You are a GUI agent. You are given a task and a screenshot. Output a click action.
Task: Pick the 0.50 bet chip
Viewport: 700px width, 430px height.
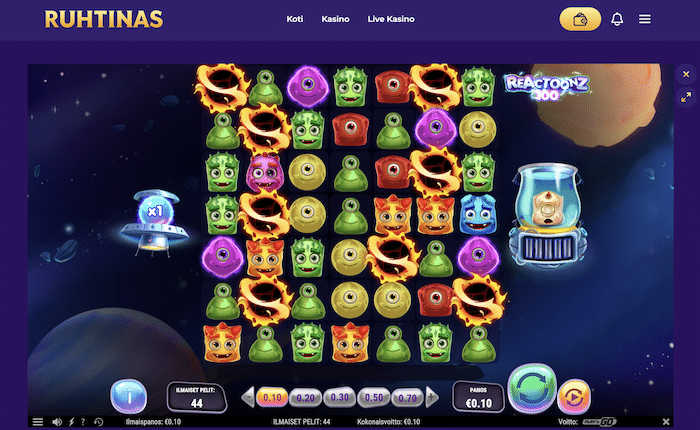tap(371, 397)
